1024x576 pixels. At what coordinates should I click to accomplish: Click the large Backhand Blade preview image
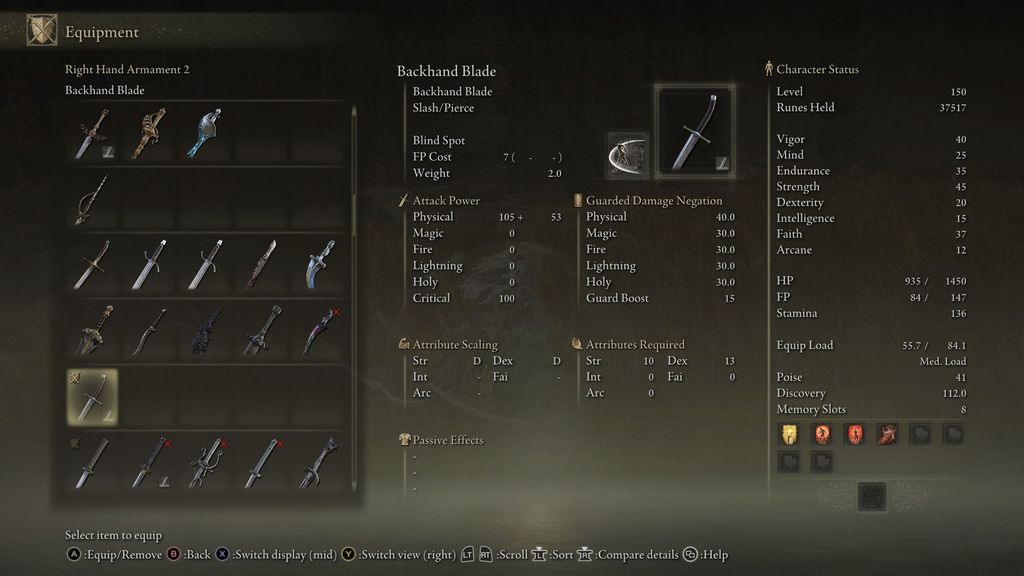(x=694, y=132)
